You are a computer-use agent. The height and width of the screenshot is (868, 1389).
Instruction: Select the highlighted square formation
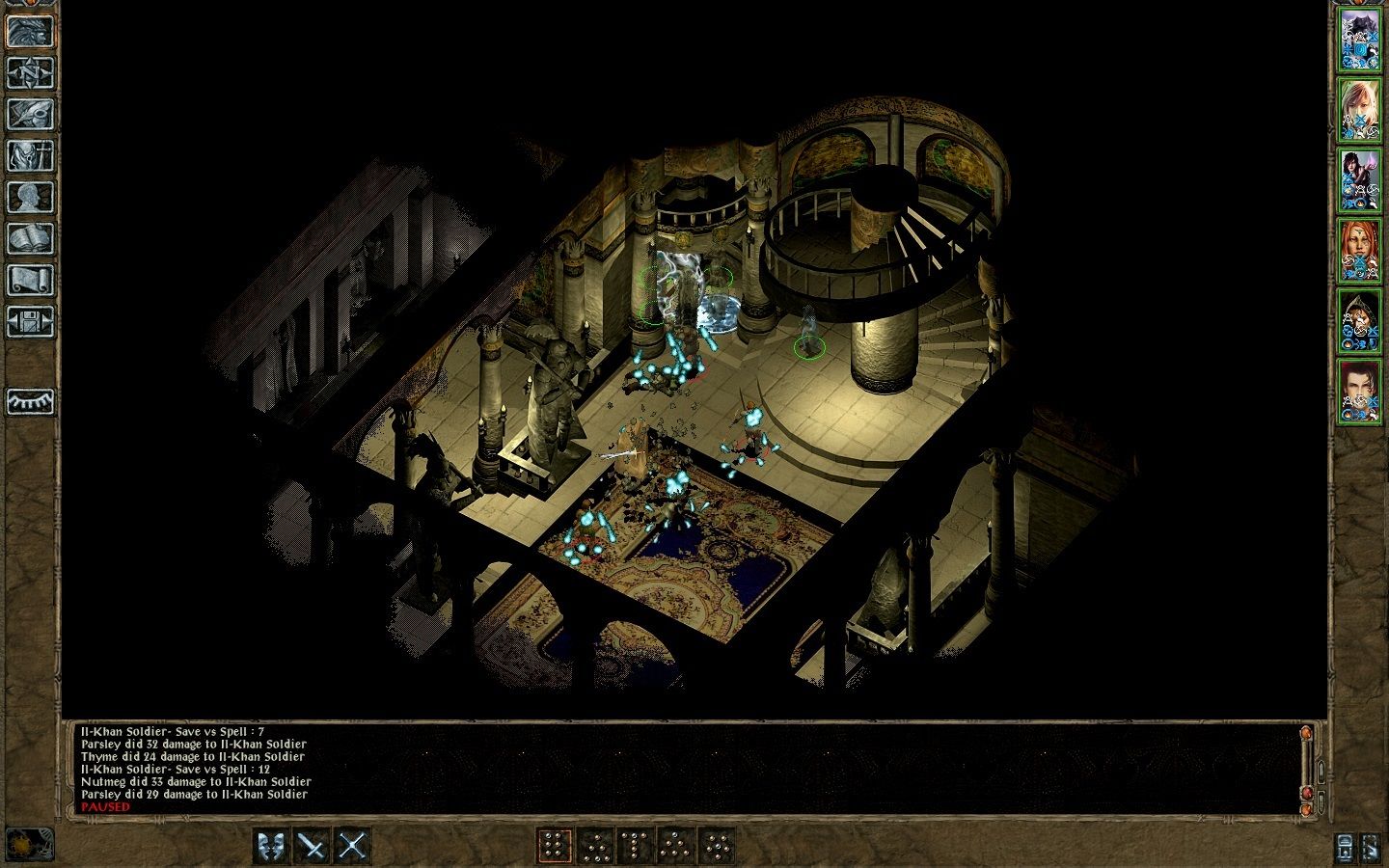[x=554, y=846]
